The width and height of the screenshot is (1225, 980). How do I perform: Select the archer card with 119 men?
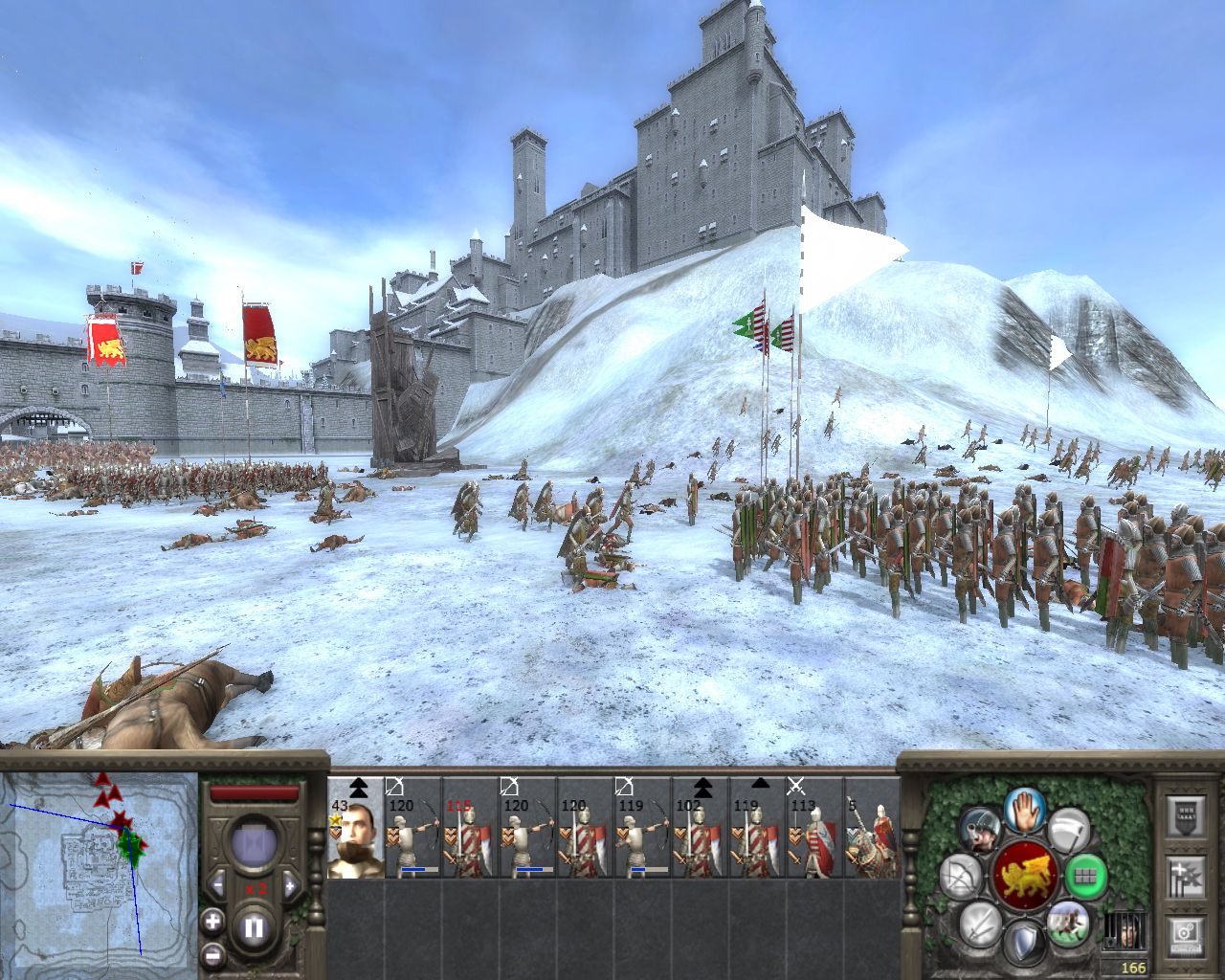642,828
